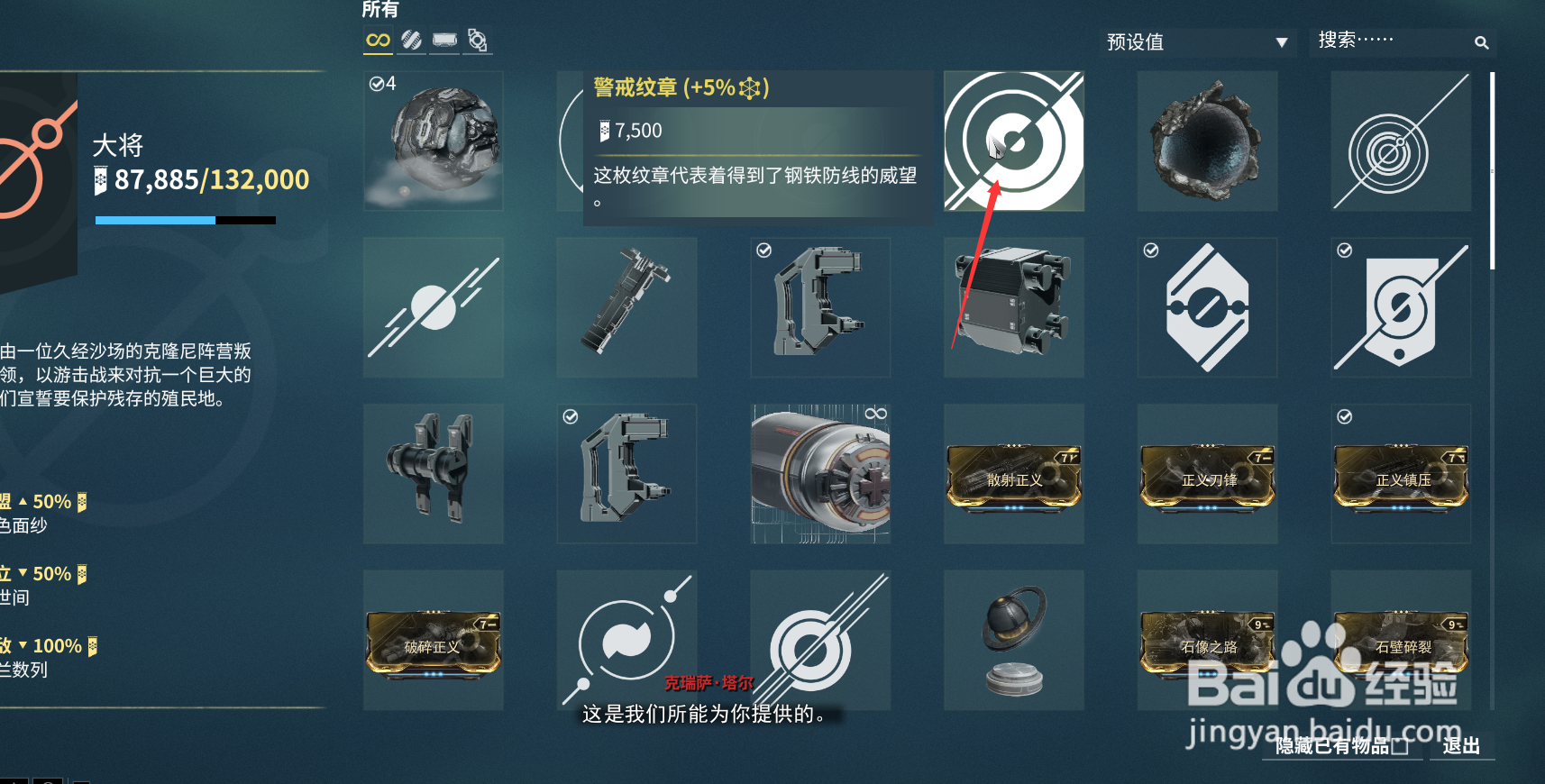Viewport: 1545px width, 784px height.
Task: Select the 警戒纹章 target sigil item
Action: pyautogui.click(x=1013, y=141)
